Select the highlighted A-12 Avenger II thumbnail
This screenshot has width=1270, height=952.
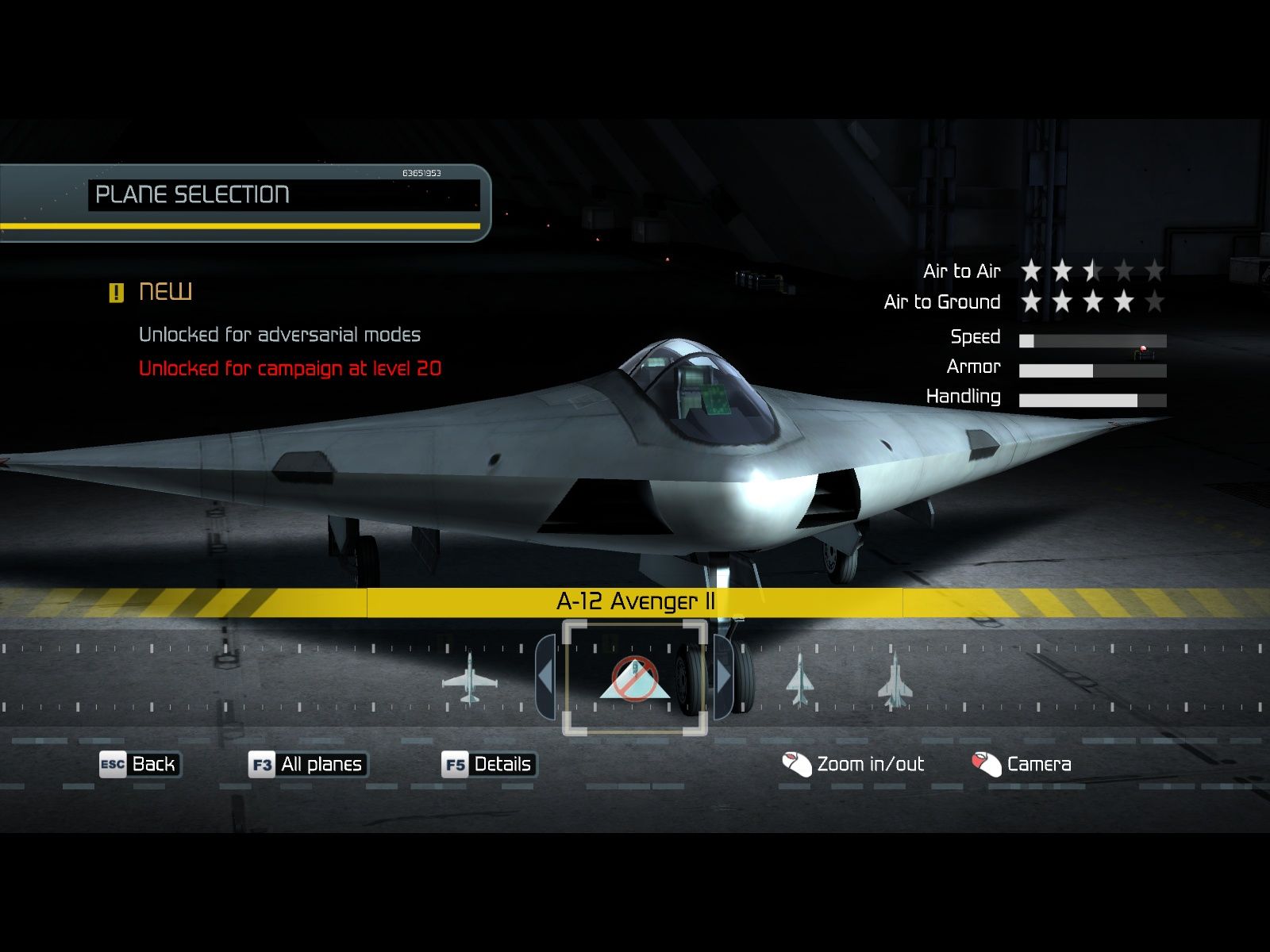coord(634,679)
